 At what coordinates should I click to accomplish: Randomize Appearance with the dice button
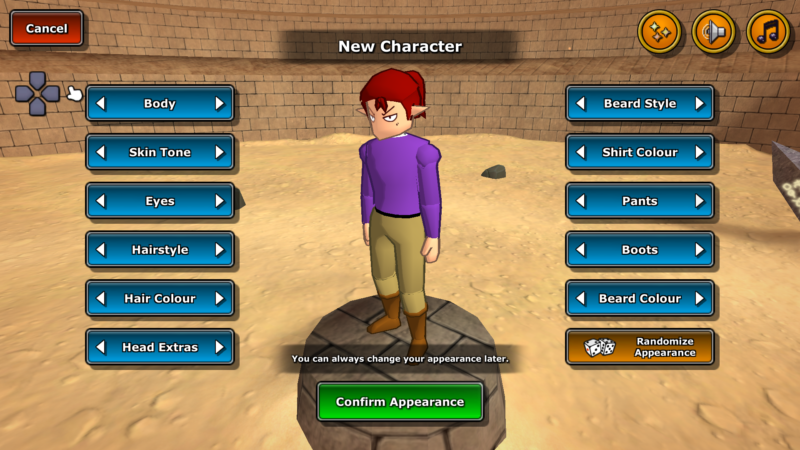tap(640, 347)
